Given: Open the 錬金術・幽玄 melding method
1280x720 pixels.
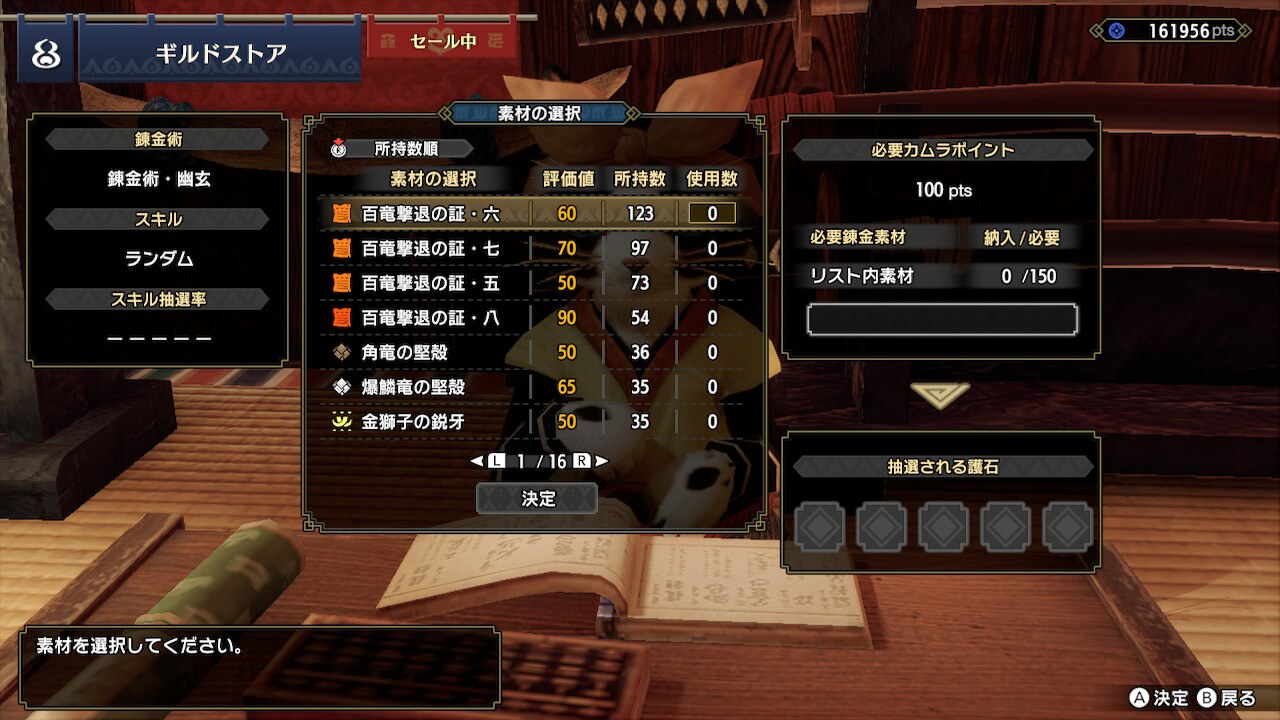Looking at the screenshot, I should click(x=160, y=180).
